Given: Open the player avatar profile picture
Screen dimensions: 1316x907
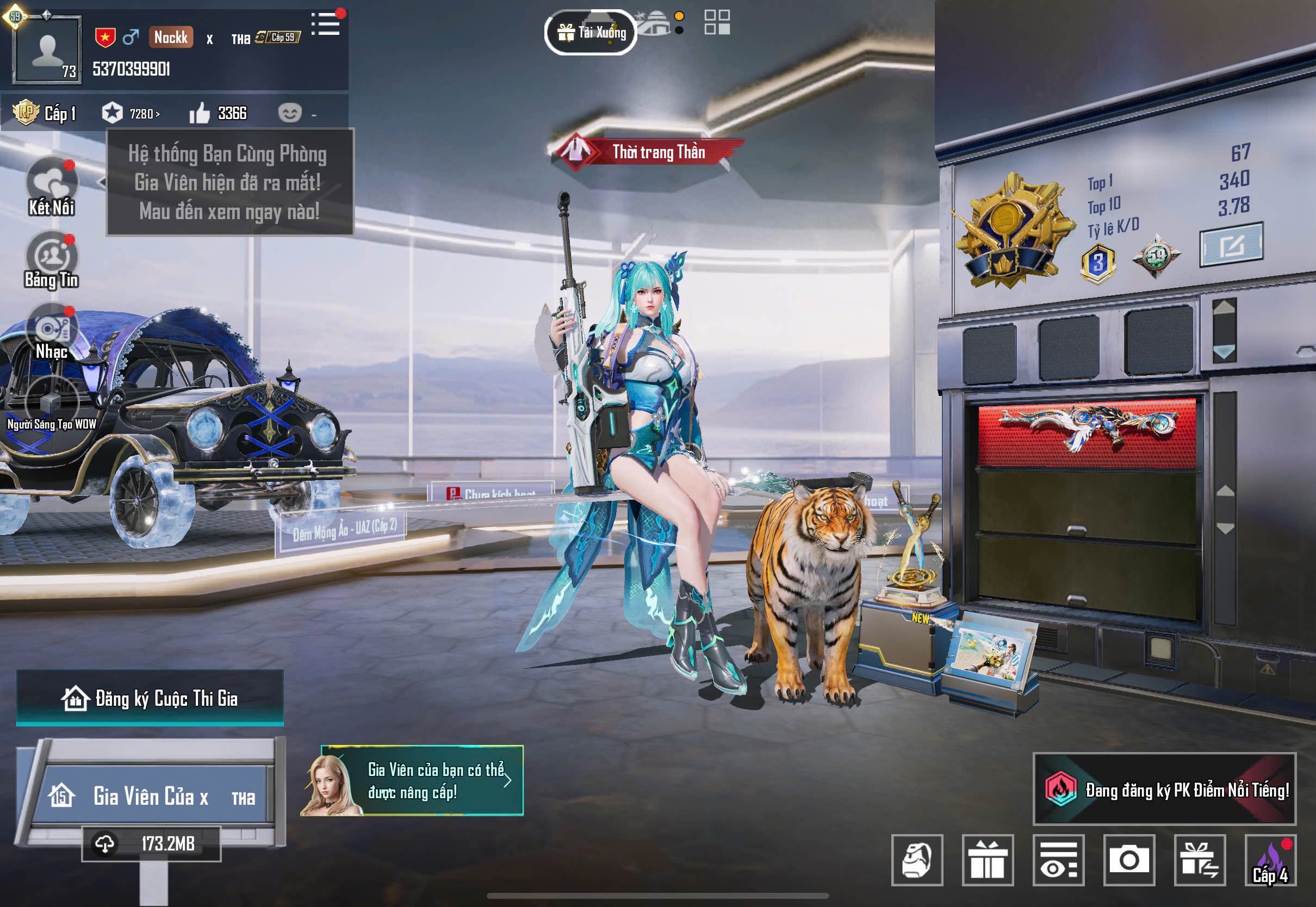Looking at the screenshot, I should pyautogui.click(x=47, y=51).
